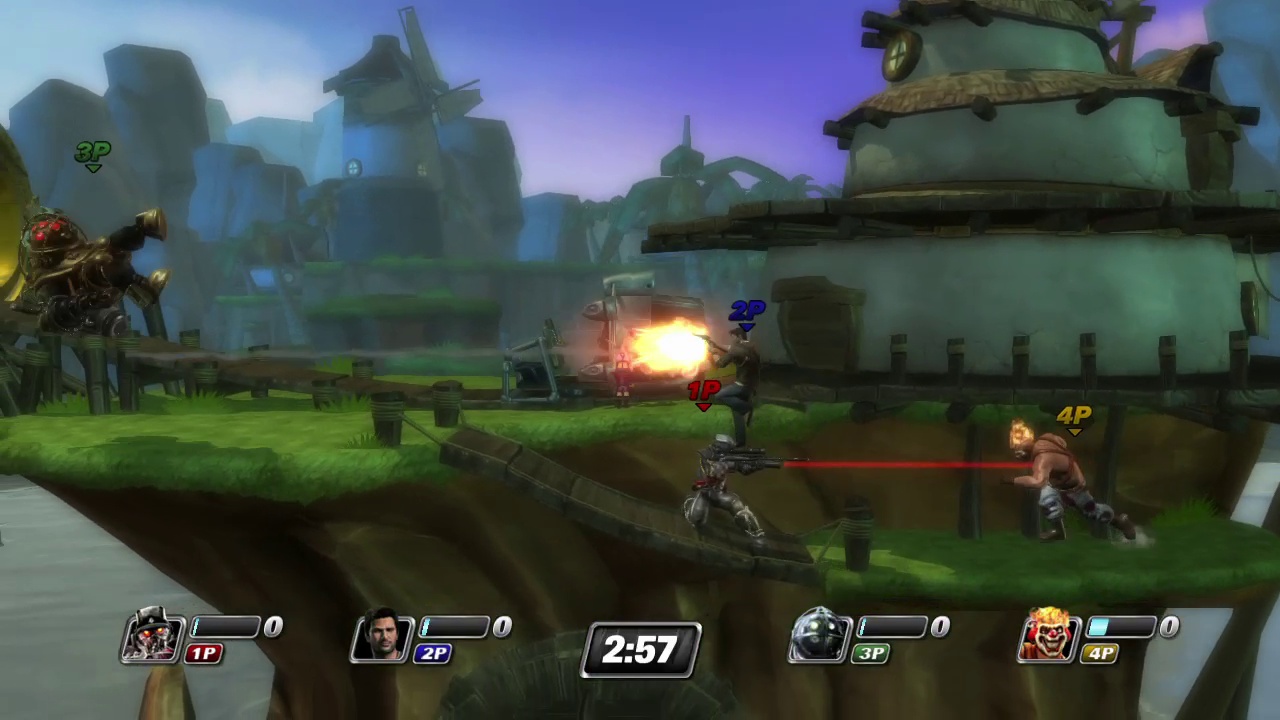This screenshot has height=720, width=1280.
Task: Click Sweet Tooth with his flaming head
Action: [x=1050, y=470]
